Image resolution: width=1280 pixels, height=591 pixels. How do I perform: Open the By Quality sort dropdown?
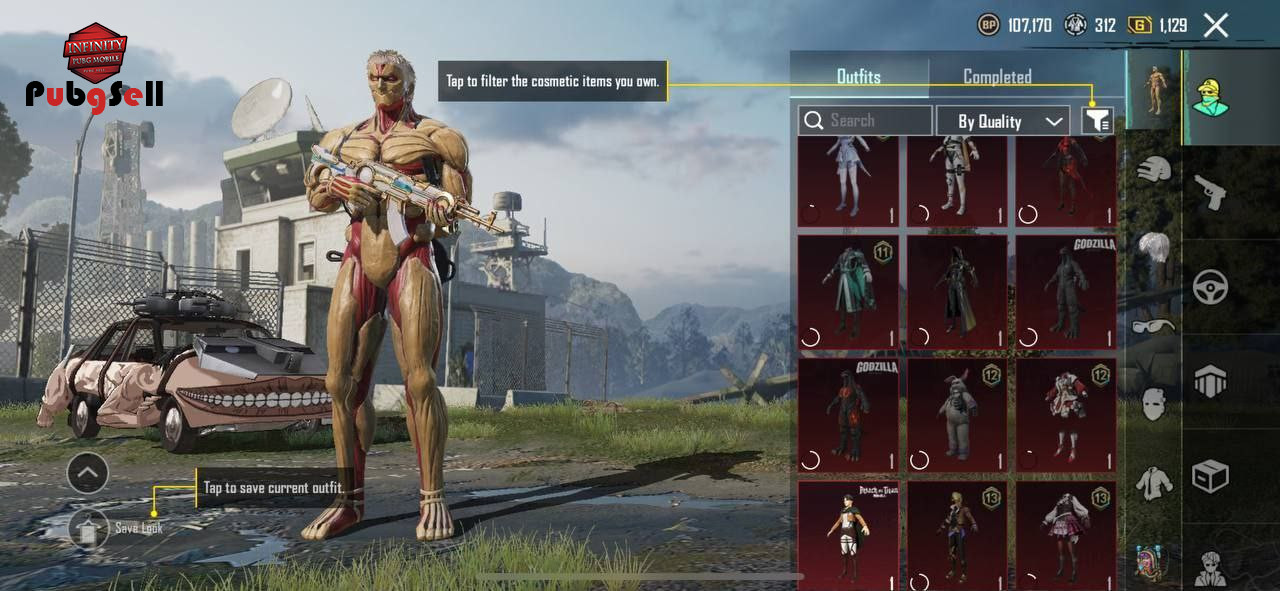click(x=1002, y=121)
